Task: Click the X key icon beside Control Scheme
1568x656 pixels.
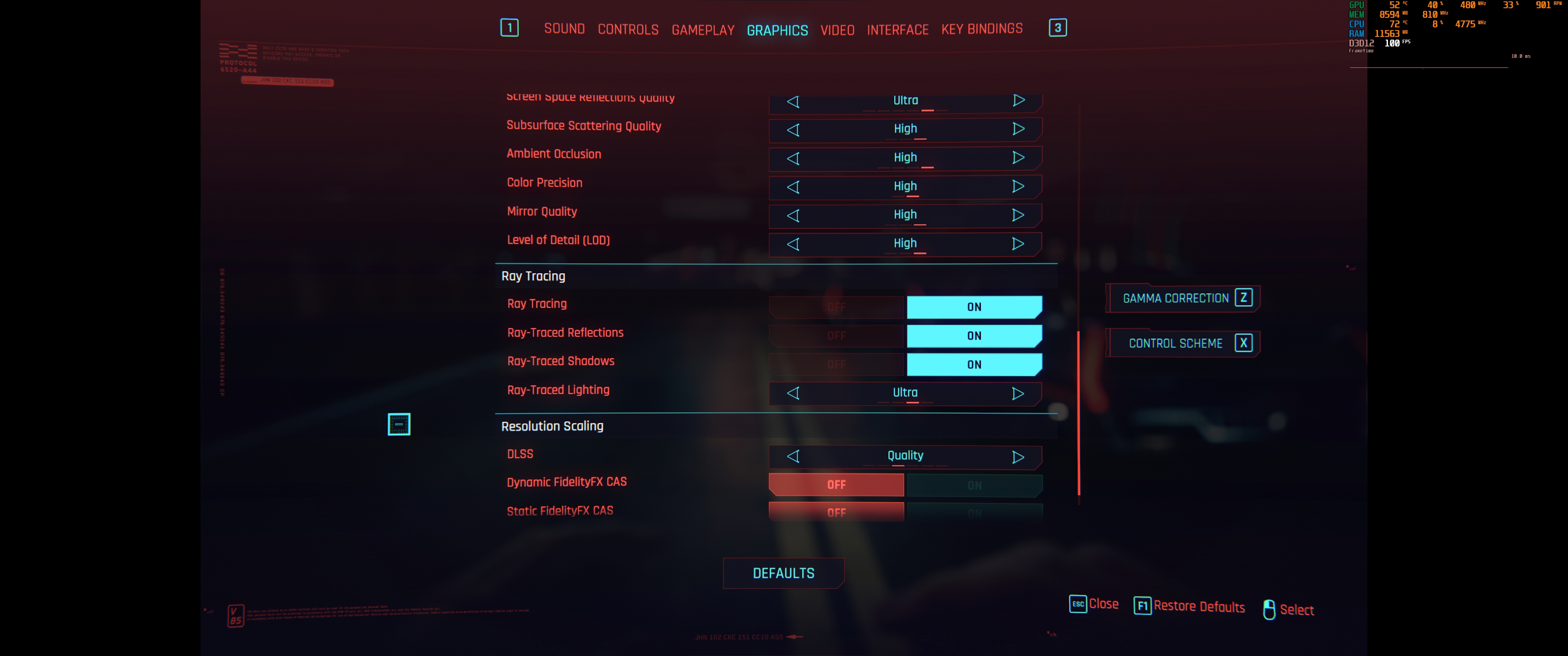Action: point(1243,343)
